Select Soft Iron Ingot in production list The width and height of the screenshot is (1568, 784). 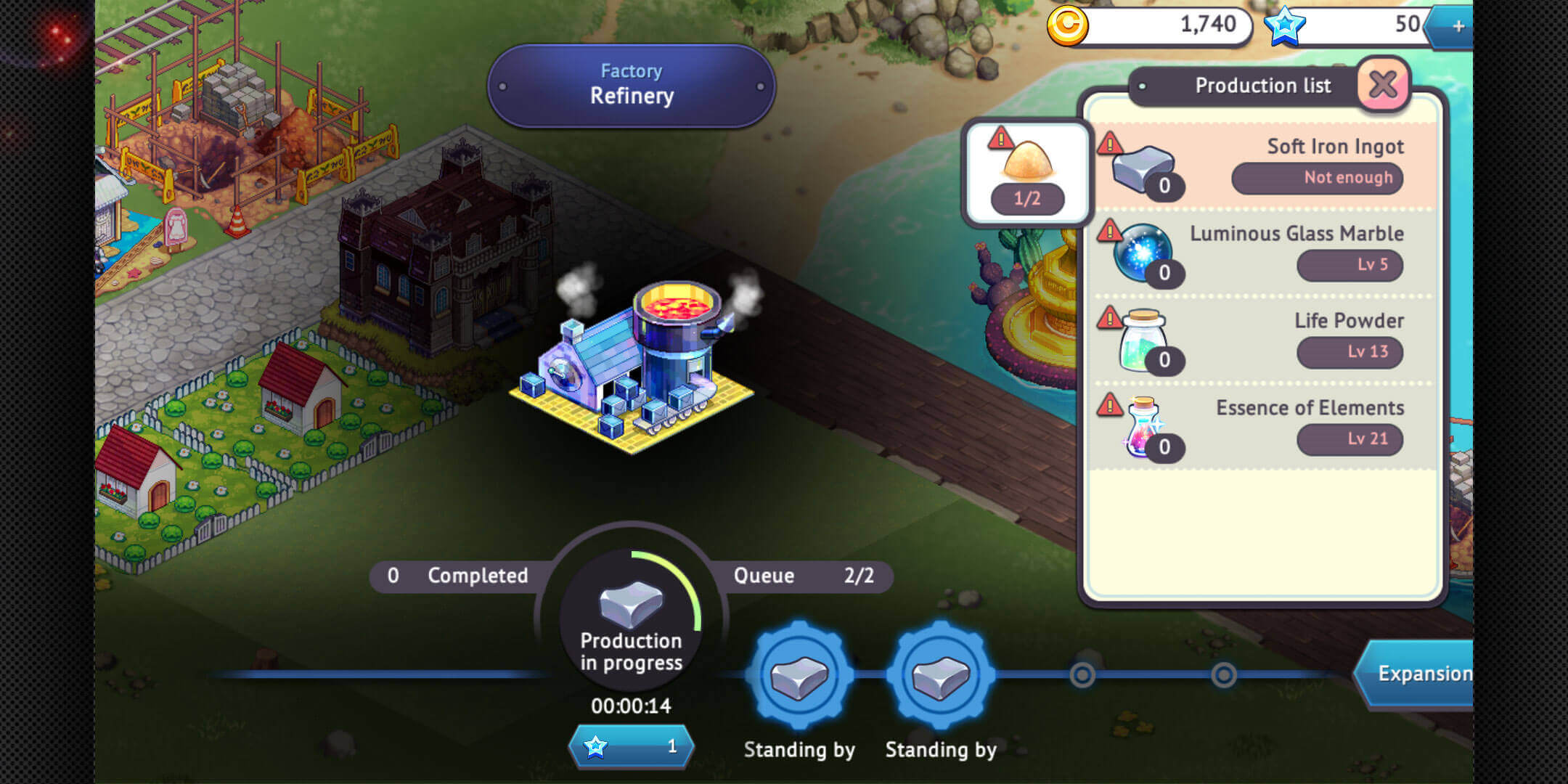point(1263,166)
